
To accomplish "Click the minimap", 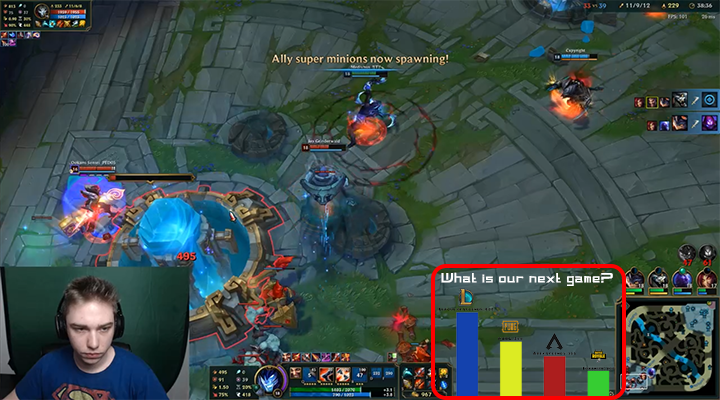I will pyautogui.click(x=672, y=346).
